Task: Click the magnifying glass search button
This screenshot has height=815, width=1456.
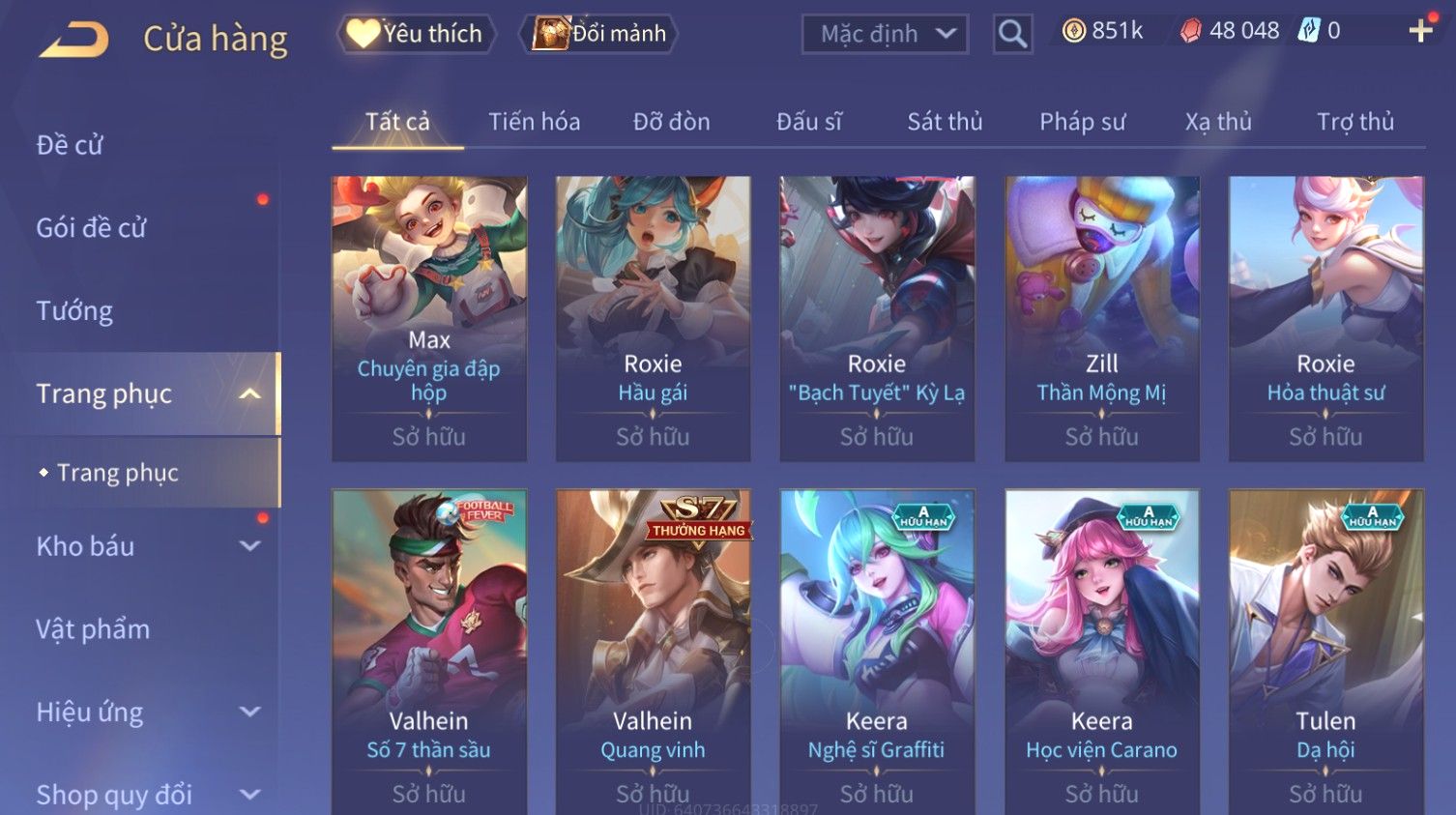Action: click(1012, 35)
